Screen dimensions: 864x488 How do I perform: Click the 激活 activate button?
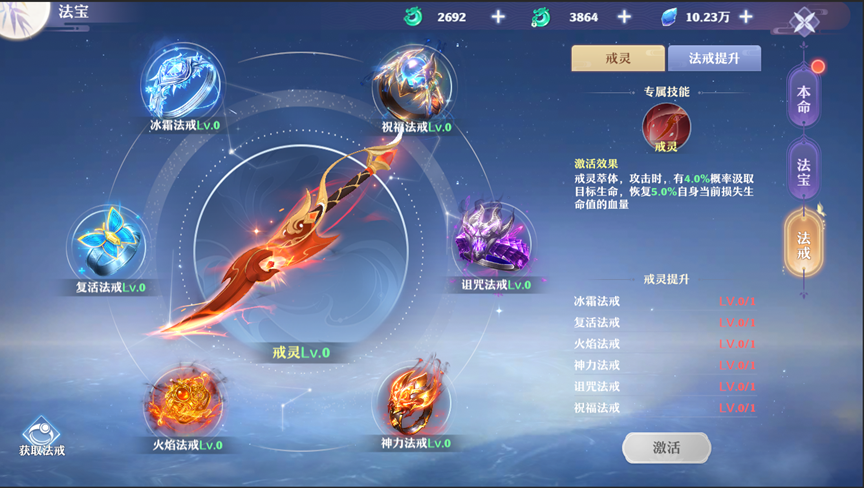(x=666, y=448)
